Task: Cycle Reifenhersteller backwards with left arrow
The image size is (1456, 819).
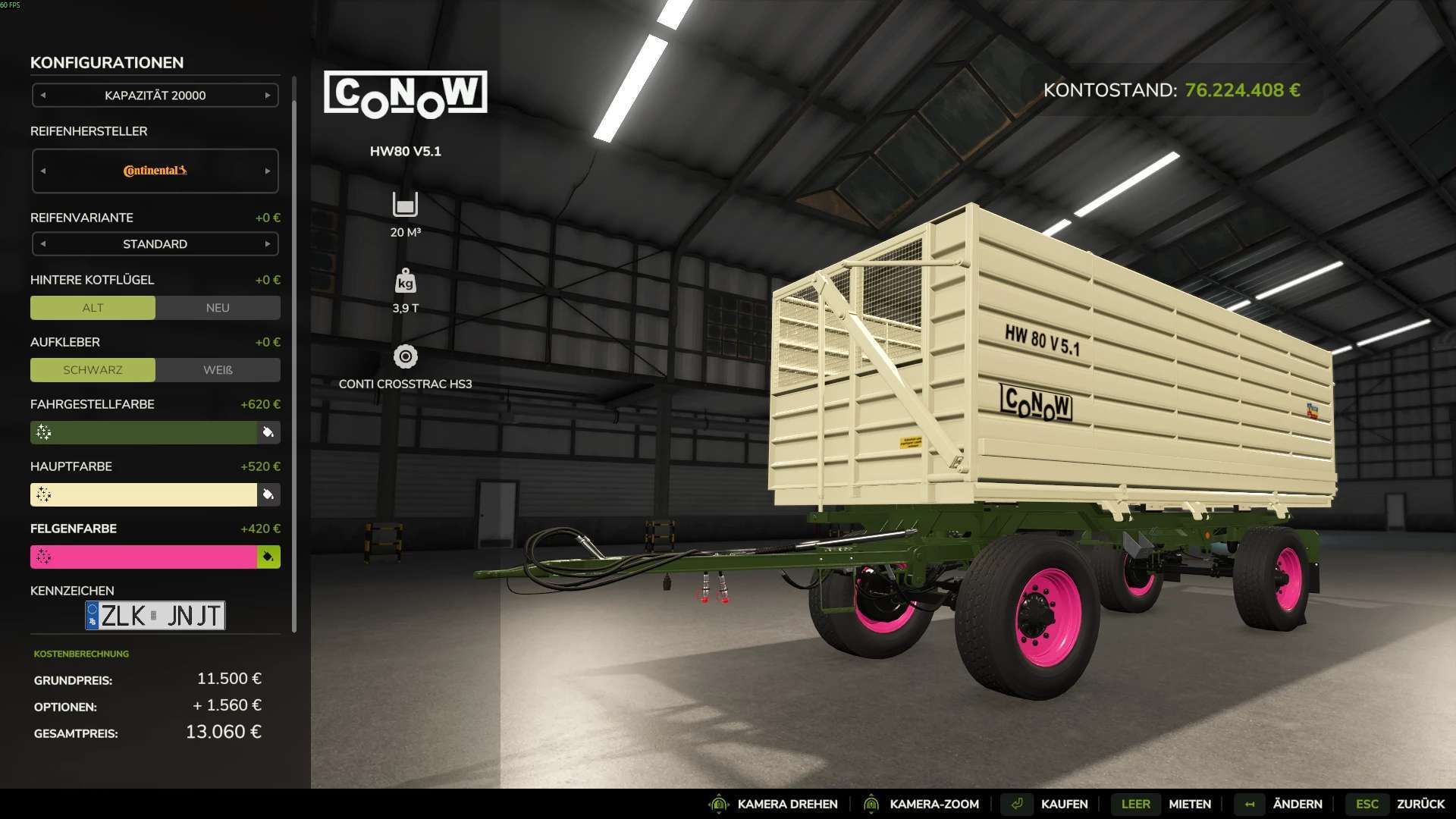Action: click(x=44, y=171)
